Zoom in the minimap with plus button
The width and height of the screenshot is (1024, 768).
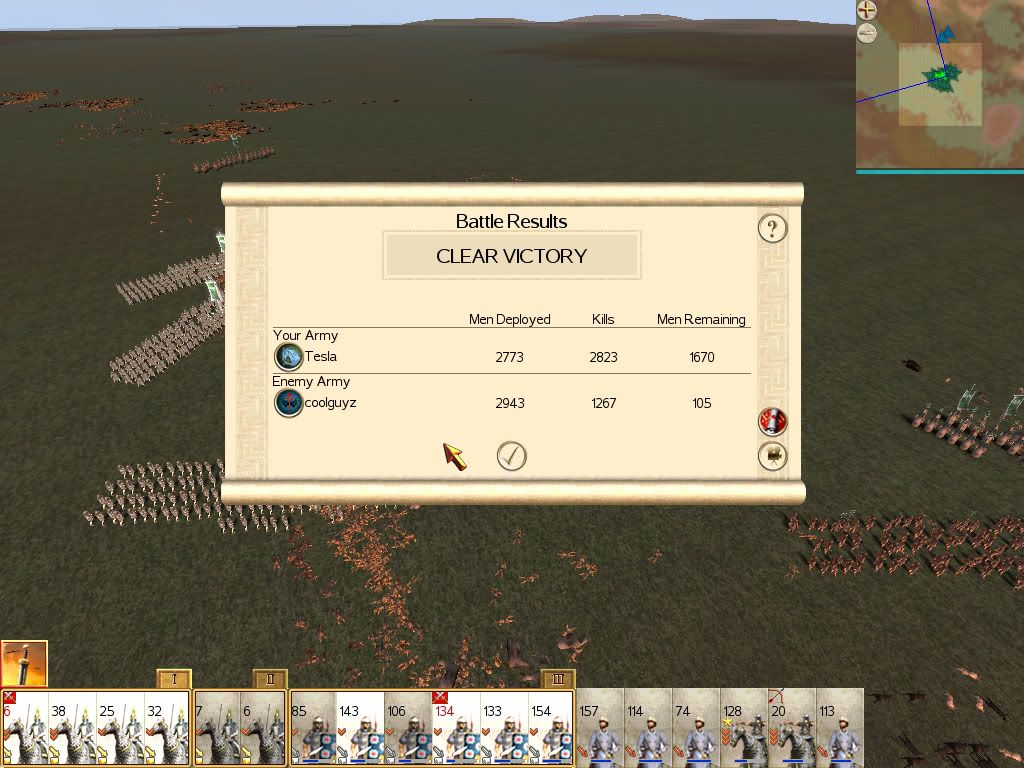click(867, 11)
